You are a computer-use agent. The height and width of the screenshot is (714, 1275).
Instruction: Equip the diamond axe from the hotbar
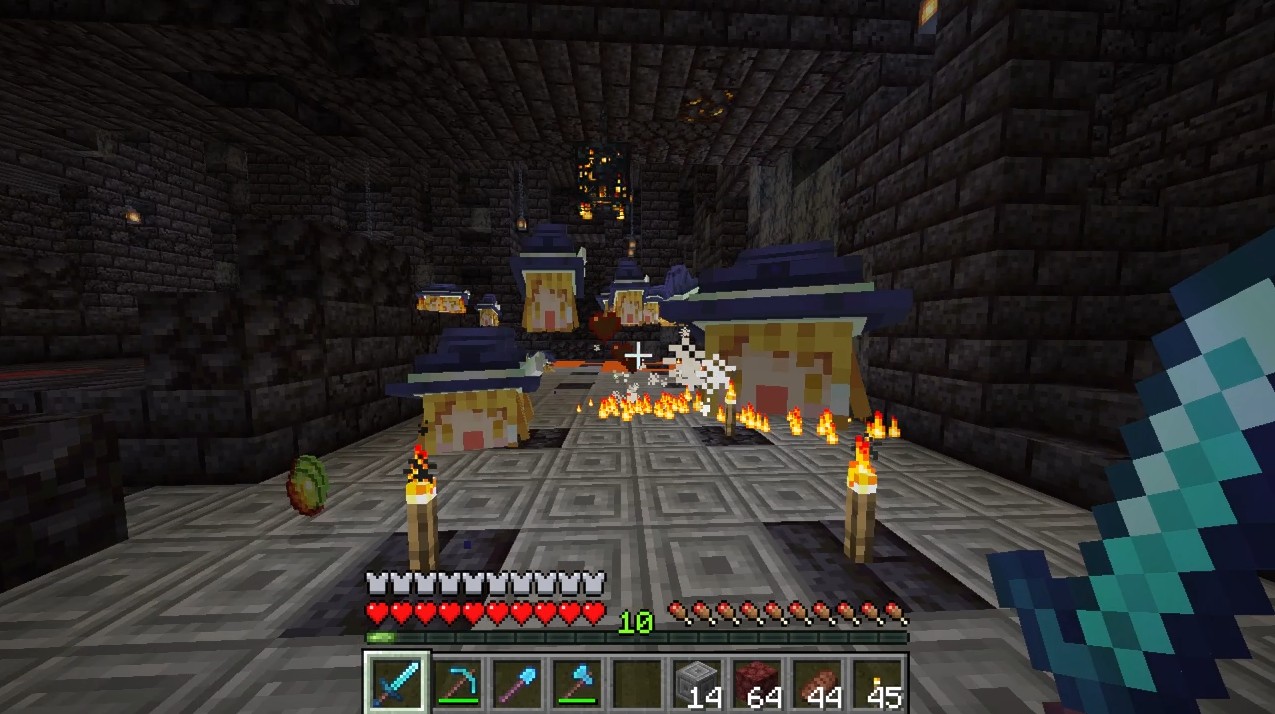[577, 683]
